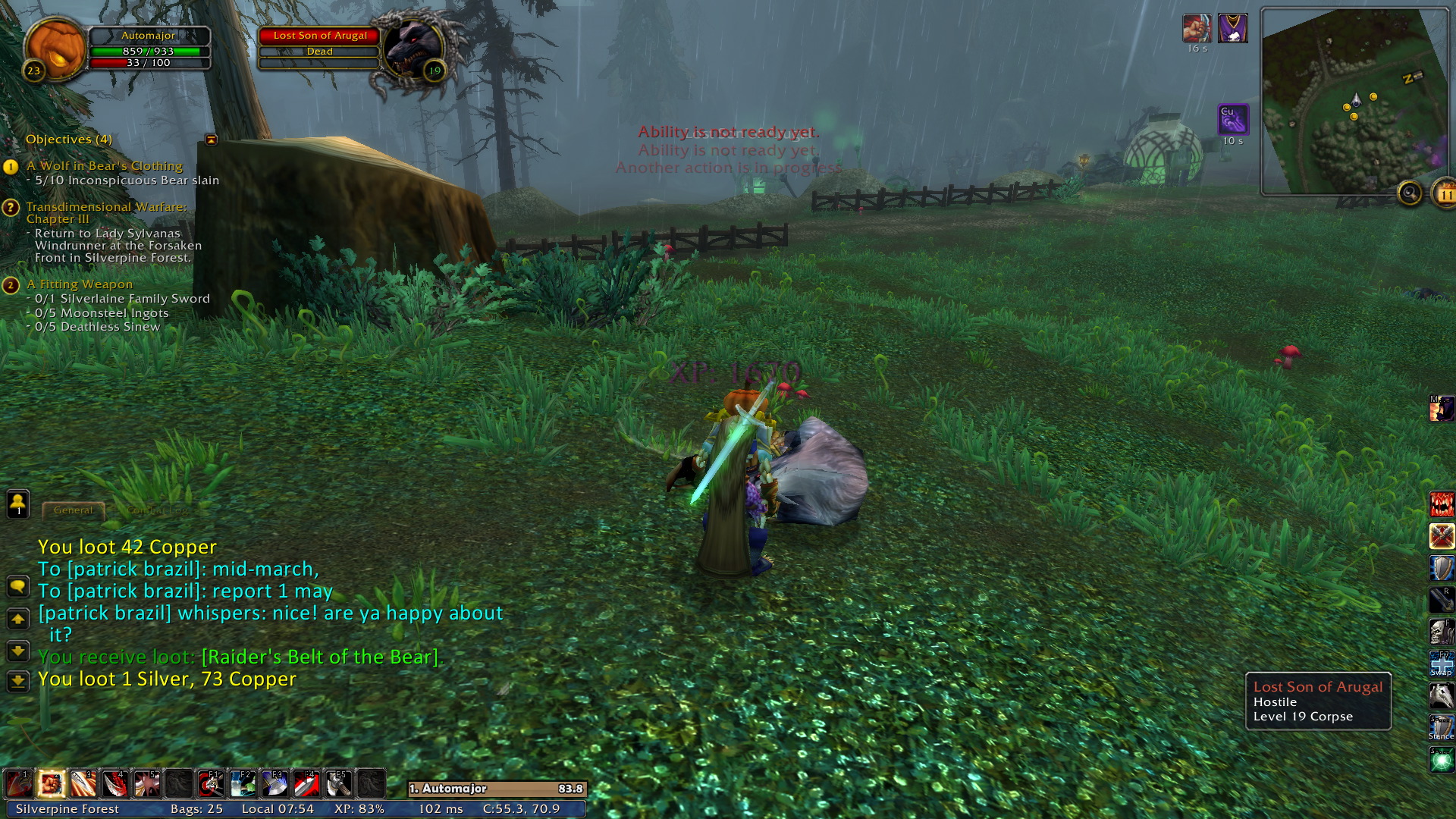Open the Combat Log chat tab

tap(158, 510)
